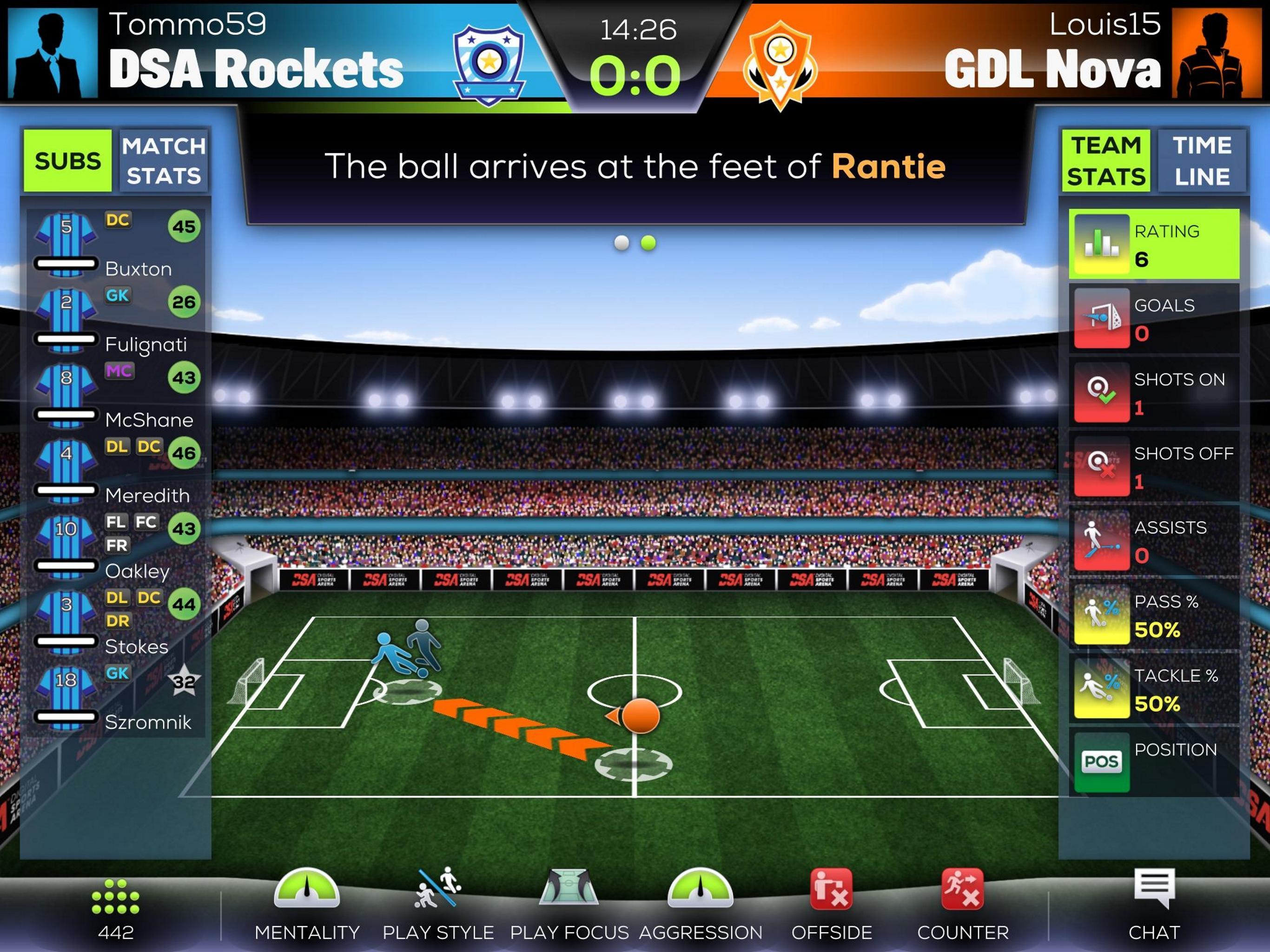Switch to the SUBS tab
This screenshot has height=952, width=1270.
67,161
